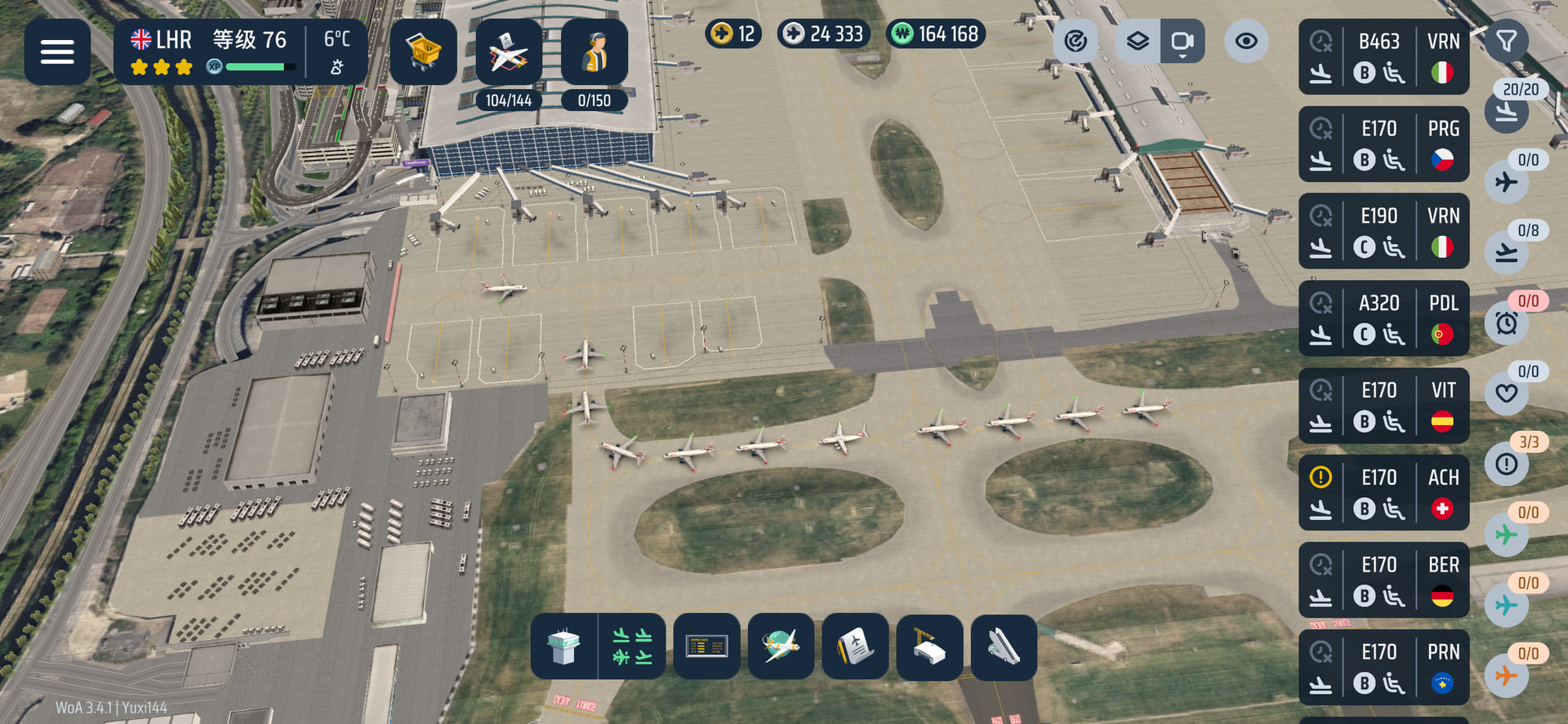Select the E170 flight to PRG
The image size is (1568, 724).
(1383, 144)
